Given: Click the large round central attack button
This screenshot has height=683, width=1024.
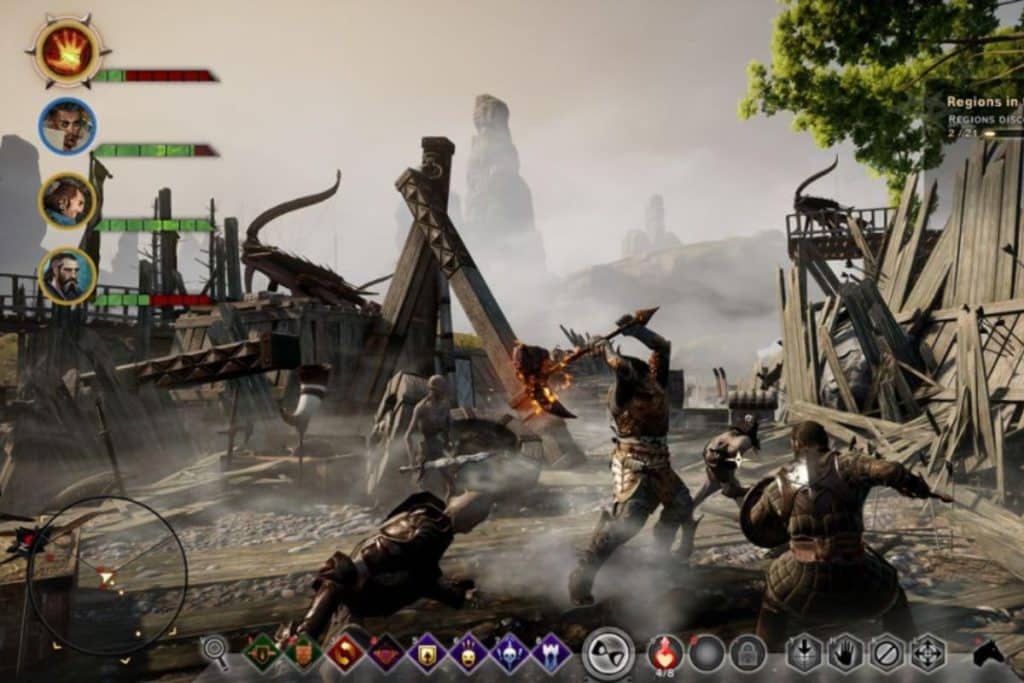Looking at the screenshot, I should (608, 653).
